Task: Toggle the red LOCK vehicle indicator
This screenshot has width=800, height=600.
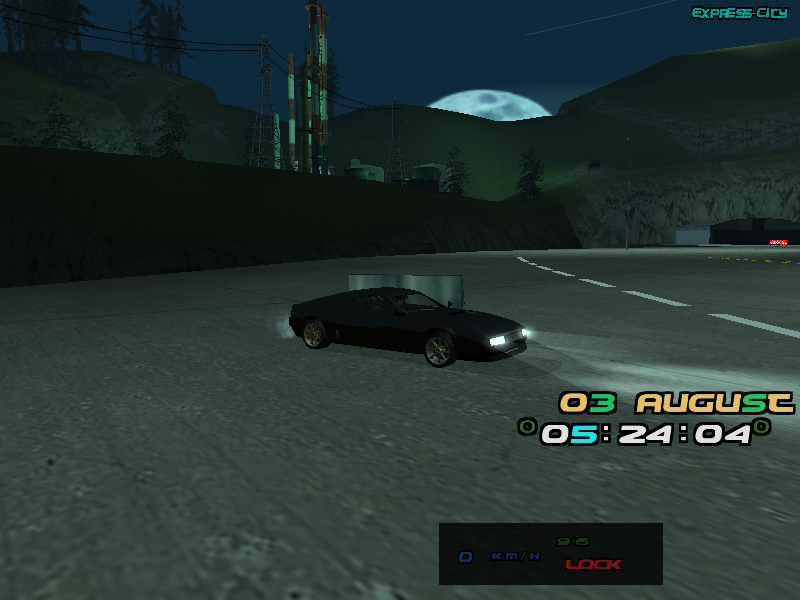Action: pyautogui.click(x=593, y=564)
